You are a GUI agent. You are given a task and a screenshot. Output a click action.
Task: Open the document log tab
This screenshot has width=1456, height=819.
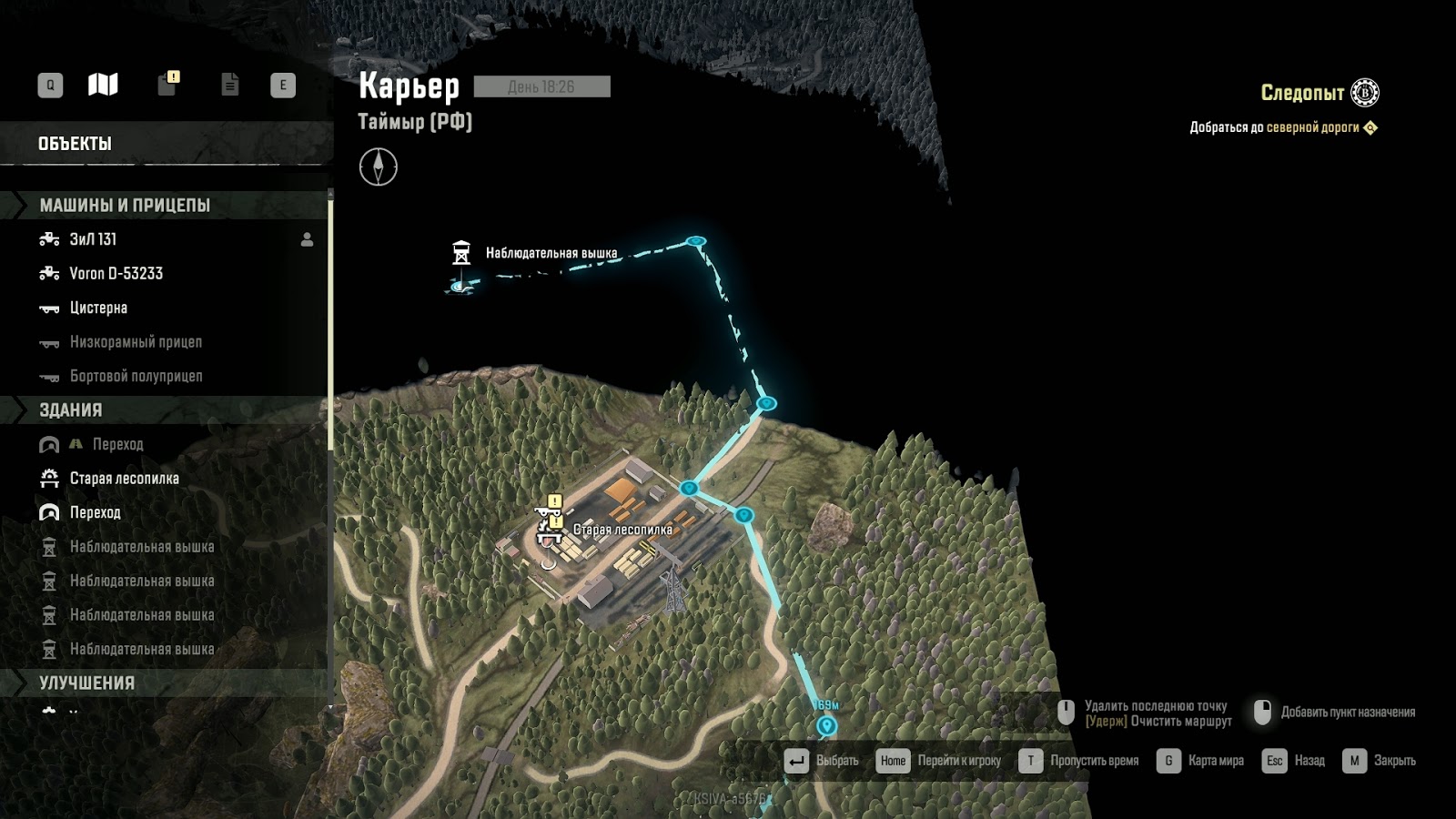(x=229, y=85)
